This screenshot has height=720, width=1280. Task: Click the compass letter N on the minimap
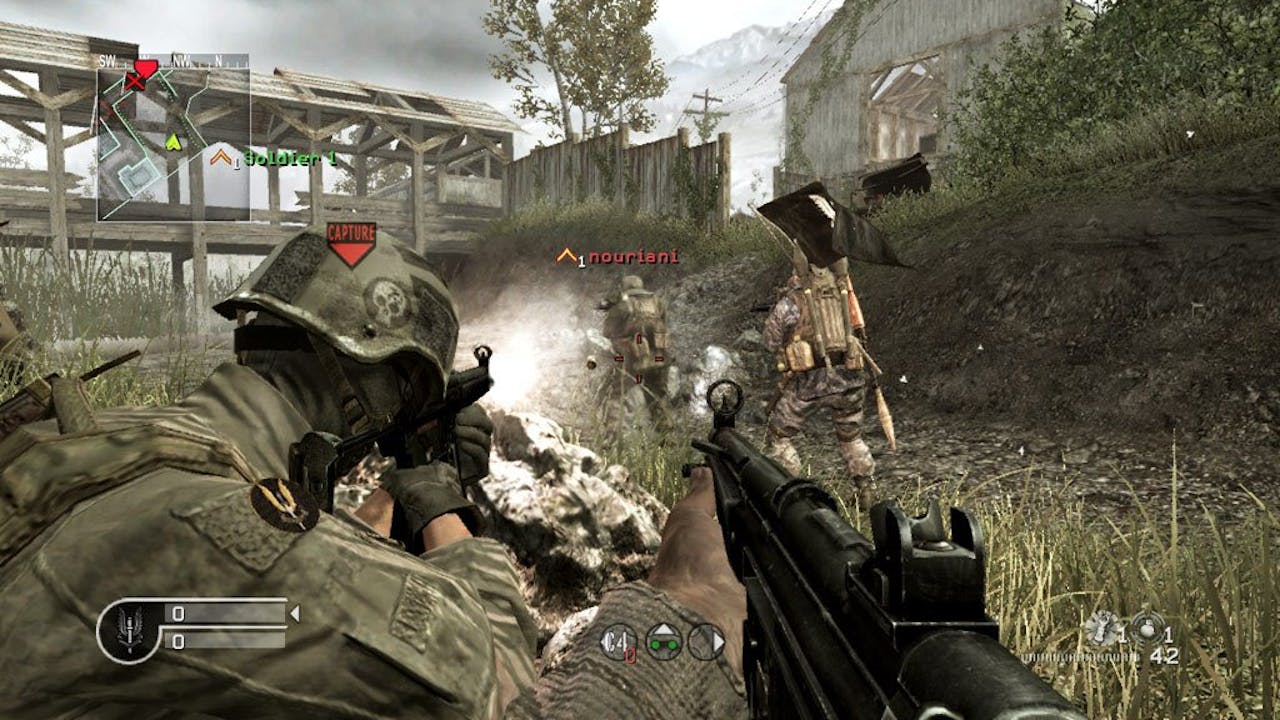(219, 60)
